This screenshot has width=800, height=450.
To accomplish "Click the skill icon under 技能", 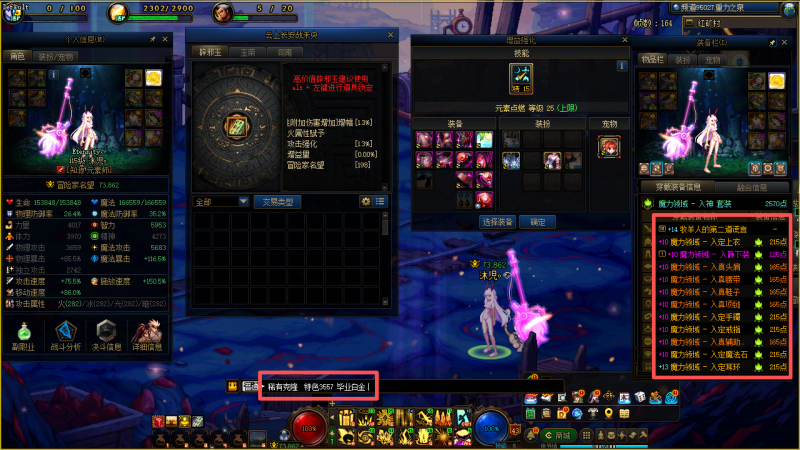I will tap(520, 75).
